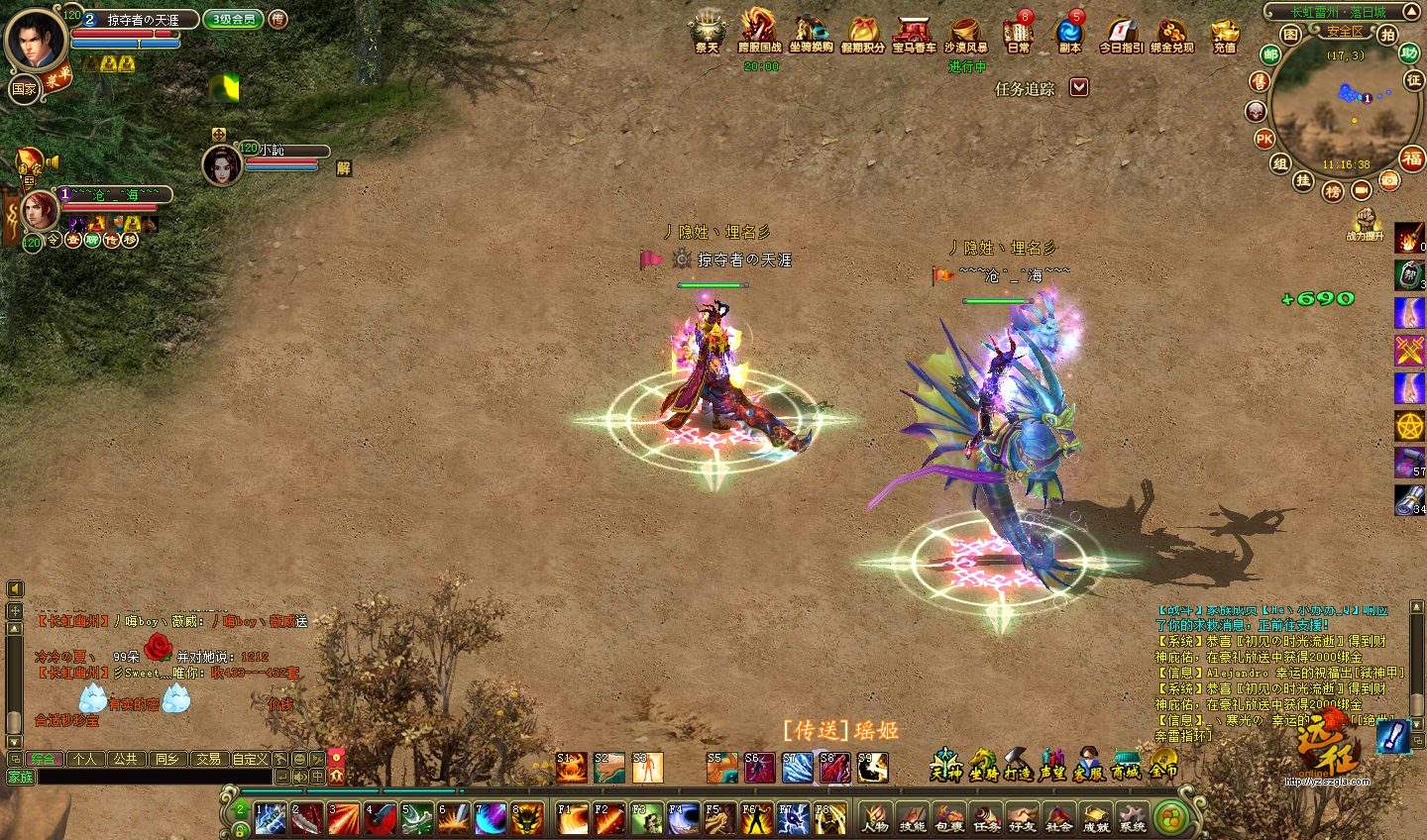This screenshot has width=1427, height=840.
Task: Toggle the PK mode button
Action: pos(1264,139)
